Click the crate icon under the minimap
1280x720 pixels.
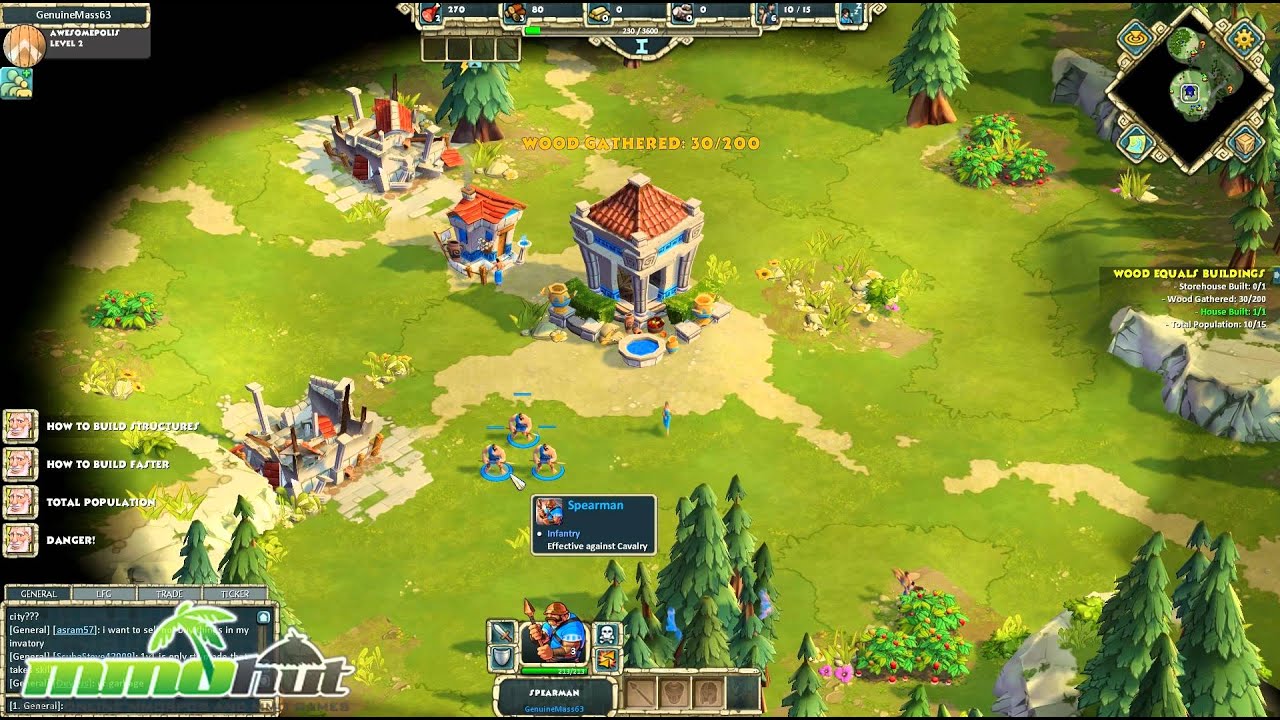[x=1243, y=143]
